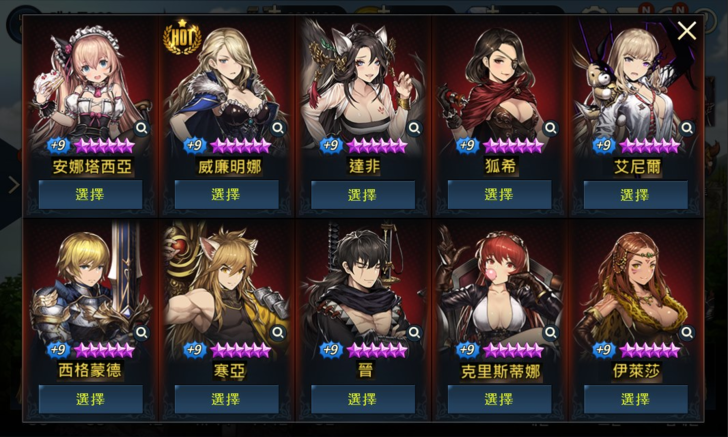Choose 選擇 under 西格蒙德

click(x=90, y=399)
